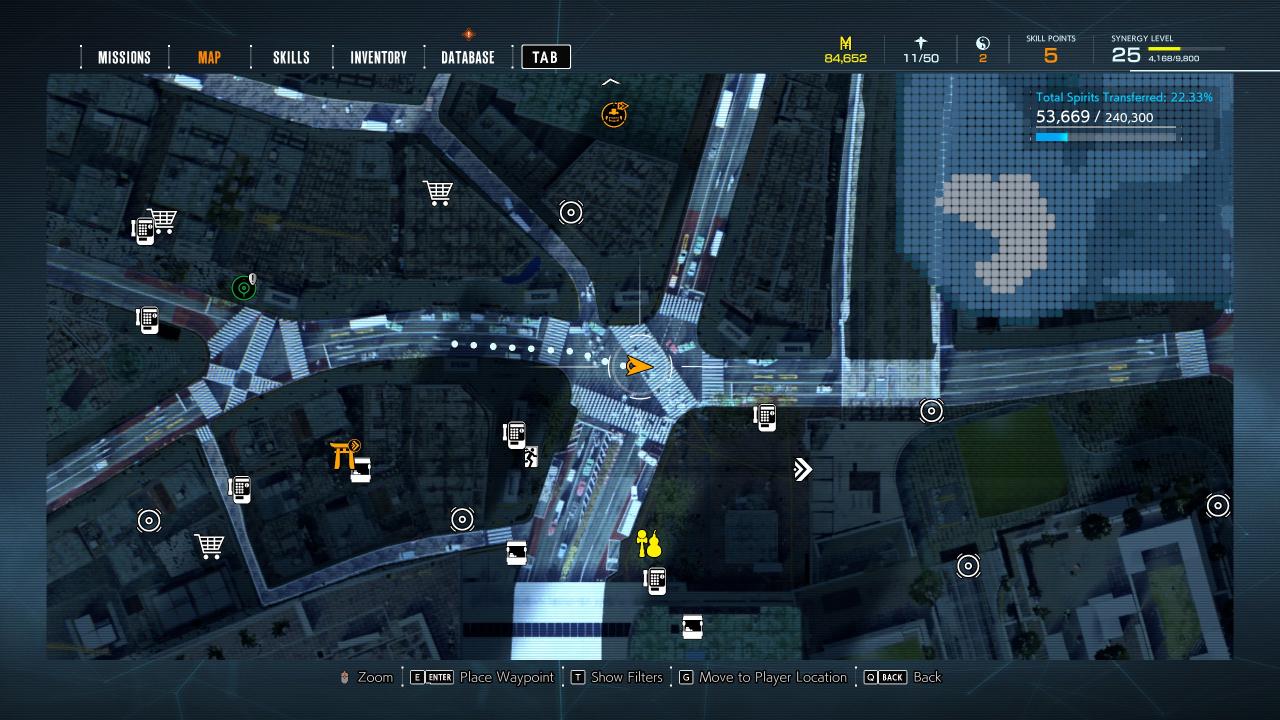Click the green circular location marker
Viewport: 1280px width, 720px height.
click(x=243, y=289)
